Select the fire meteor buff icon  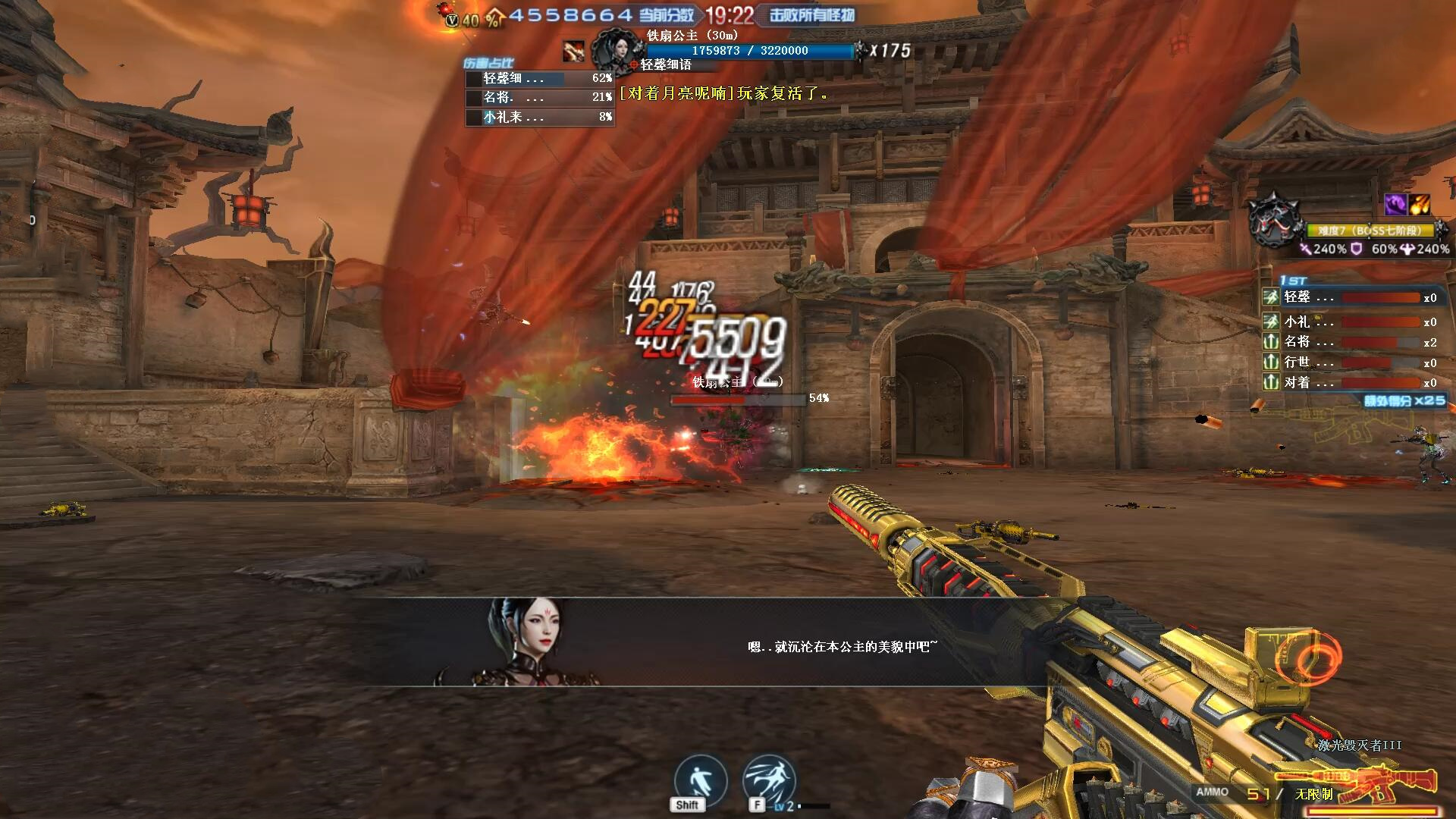tap(1420, 204)
